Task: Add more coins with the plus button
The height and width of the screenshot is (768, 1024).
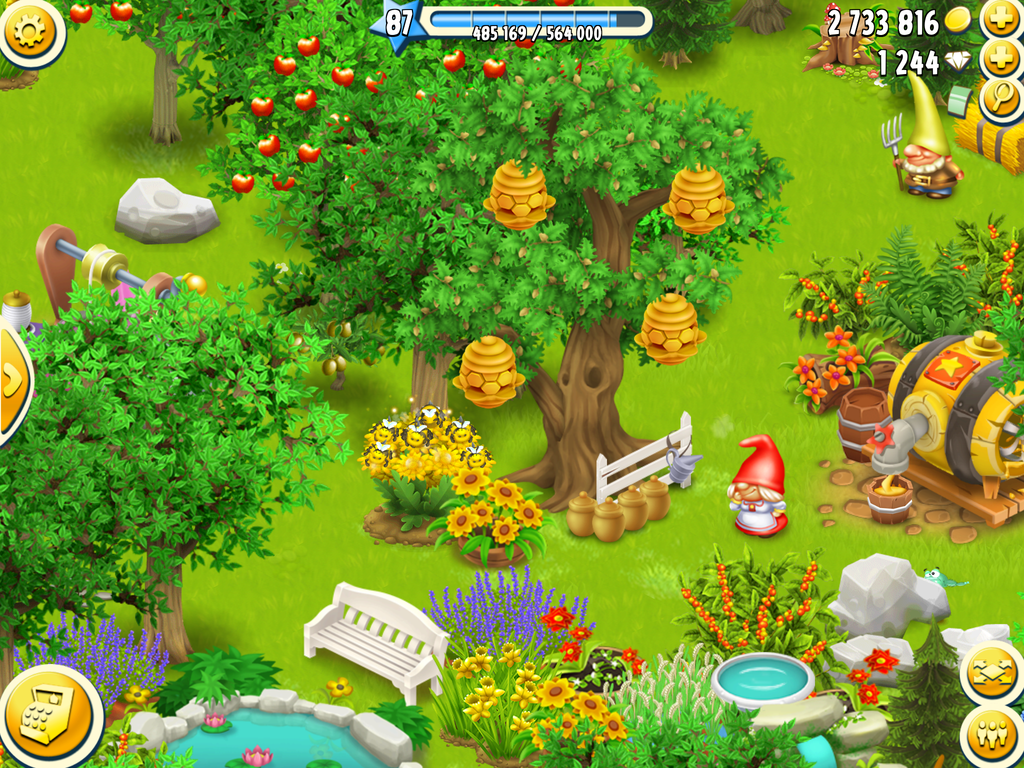Action: click(998, 18)
